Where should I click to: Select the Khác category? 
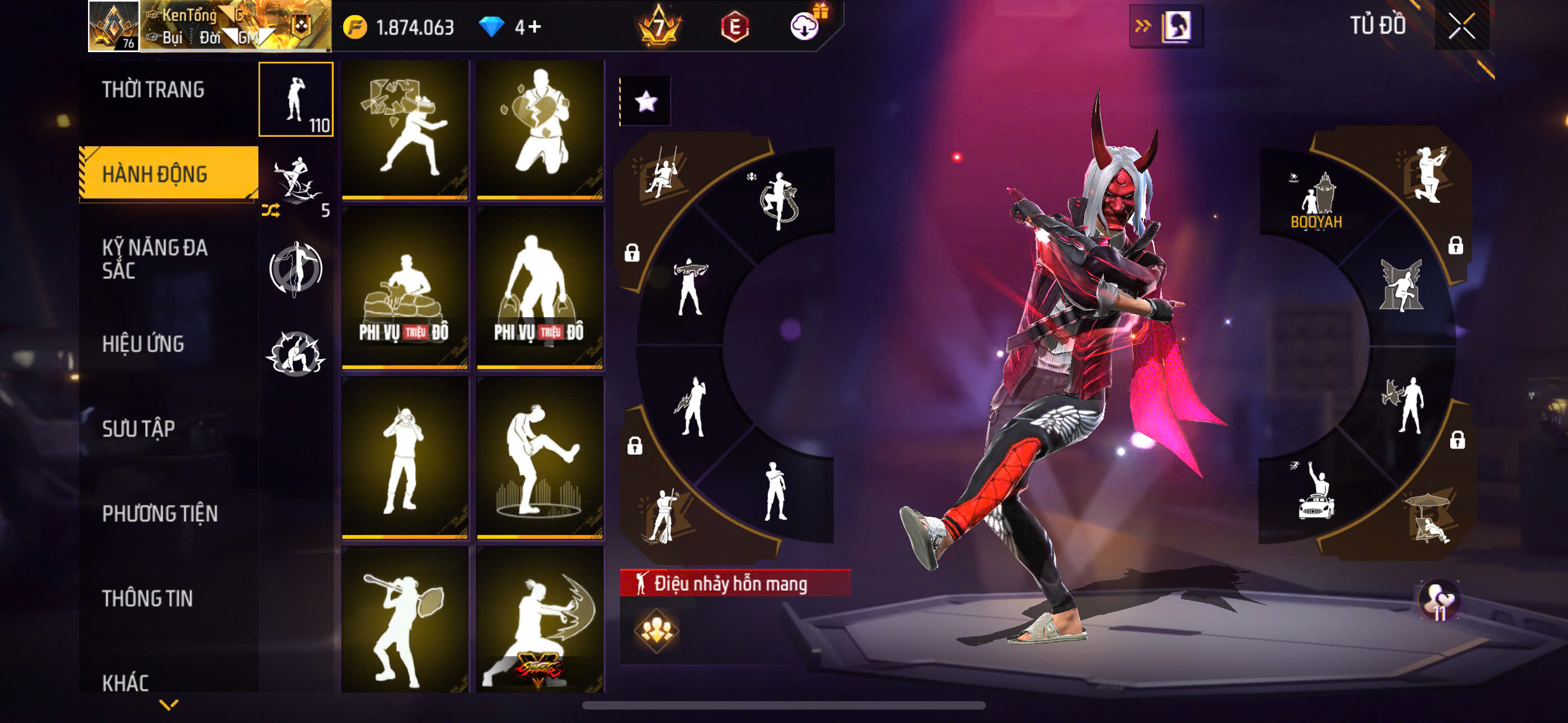[x=126, y=682]
